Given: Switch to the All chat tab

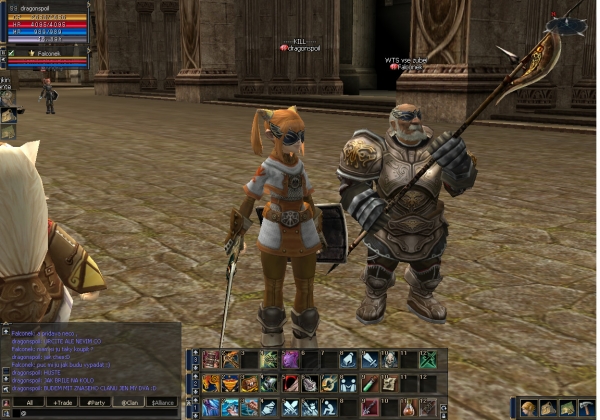Looking at the screenshot, I should point(29,402).
